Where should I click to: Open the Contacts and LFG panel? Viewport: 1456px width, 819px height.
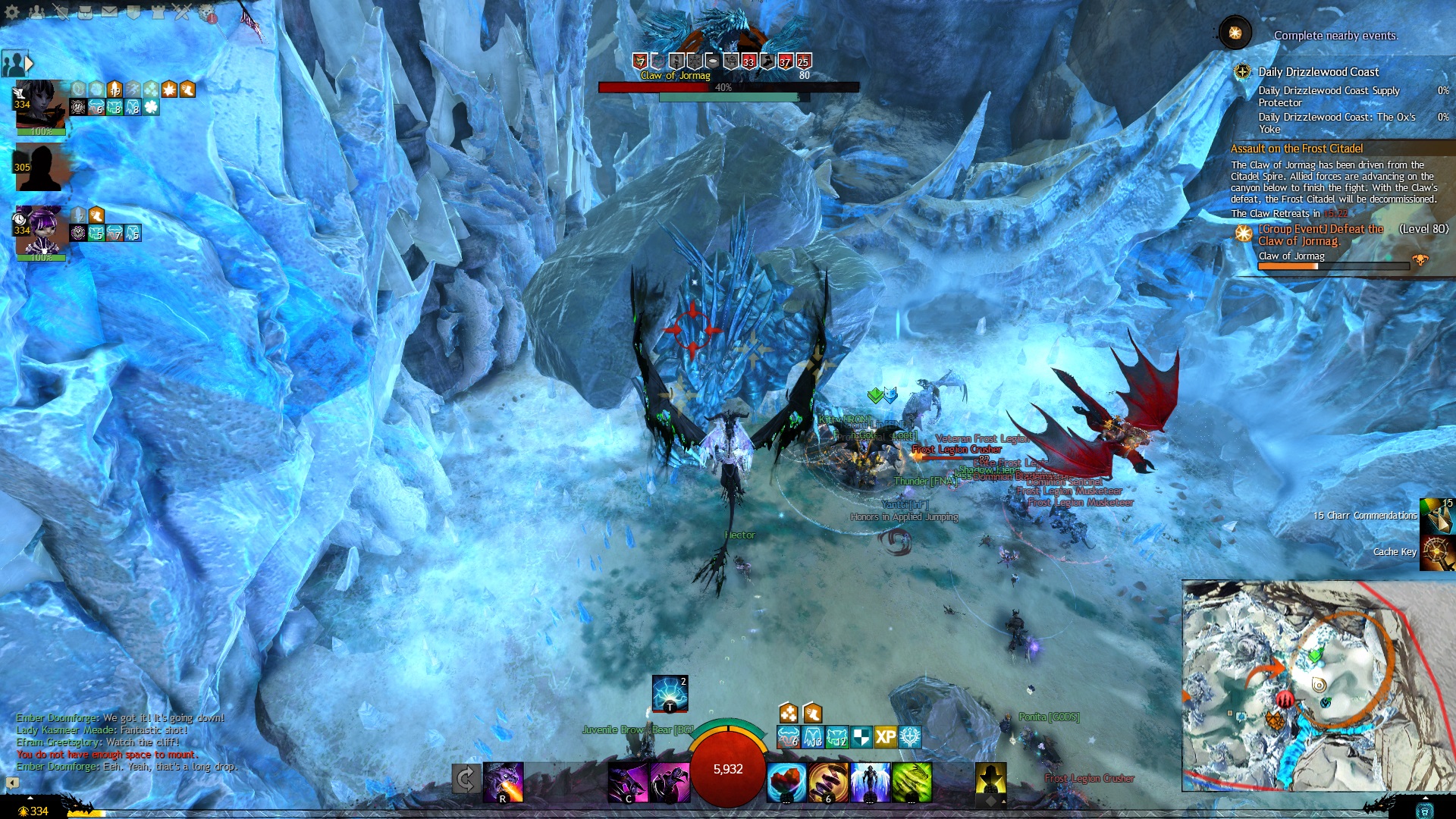(x=36, y=11)
